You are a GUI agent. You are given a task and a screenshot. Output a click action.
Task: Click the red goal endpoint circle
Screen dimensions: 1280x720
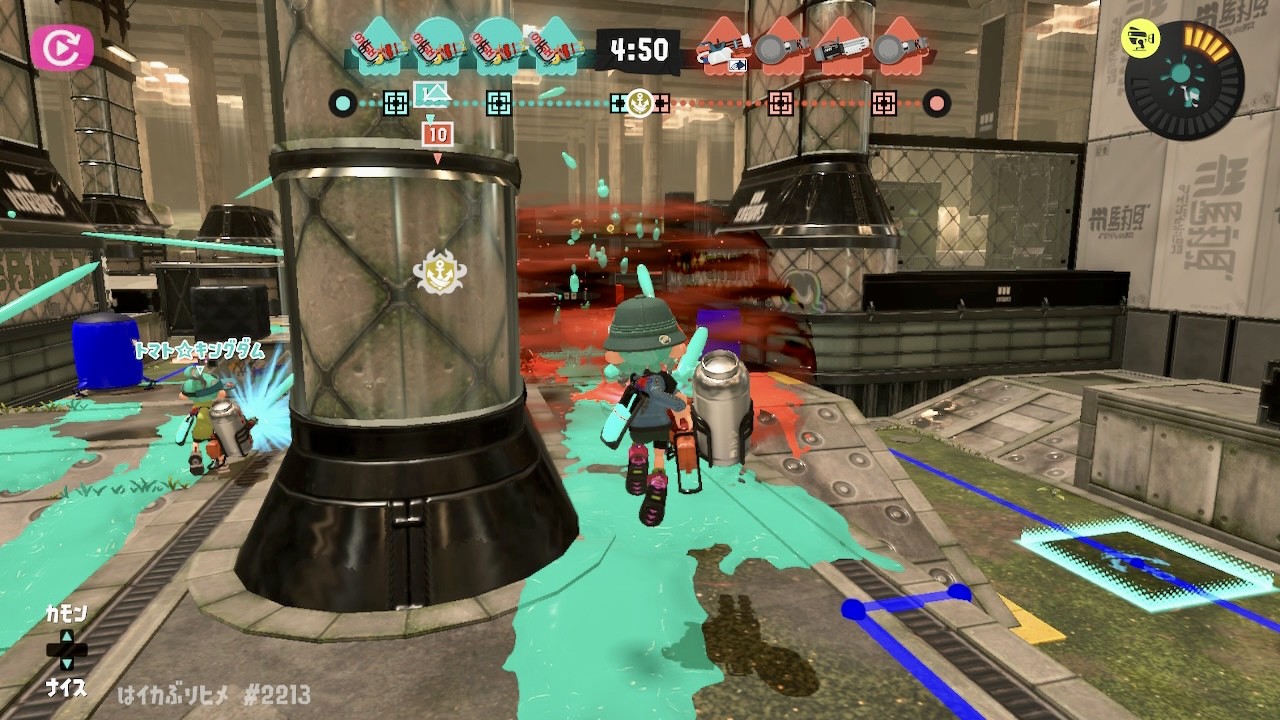[x=937, y=102]
